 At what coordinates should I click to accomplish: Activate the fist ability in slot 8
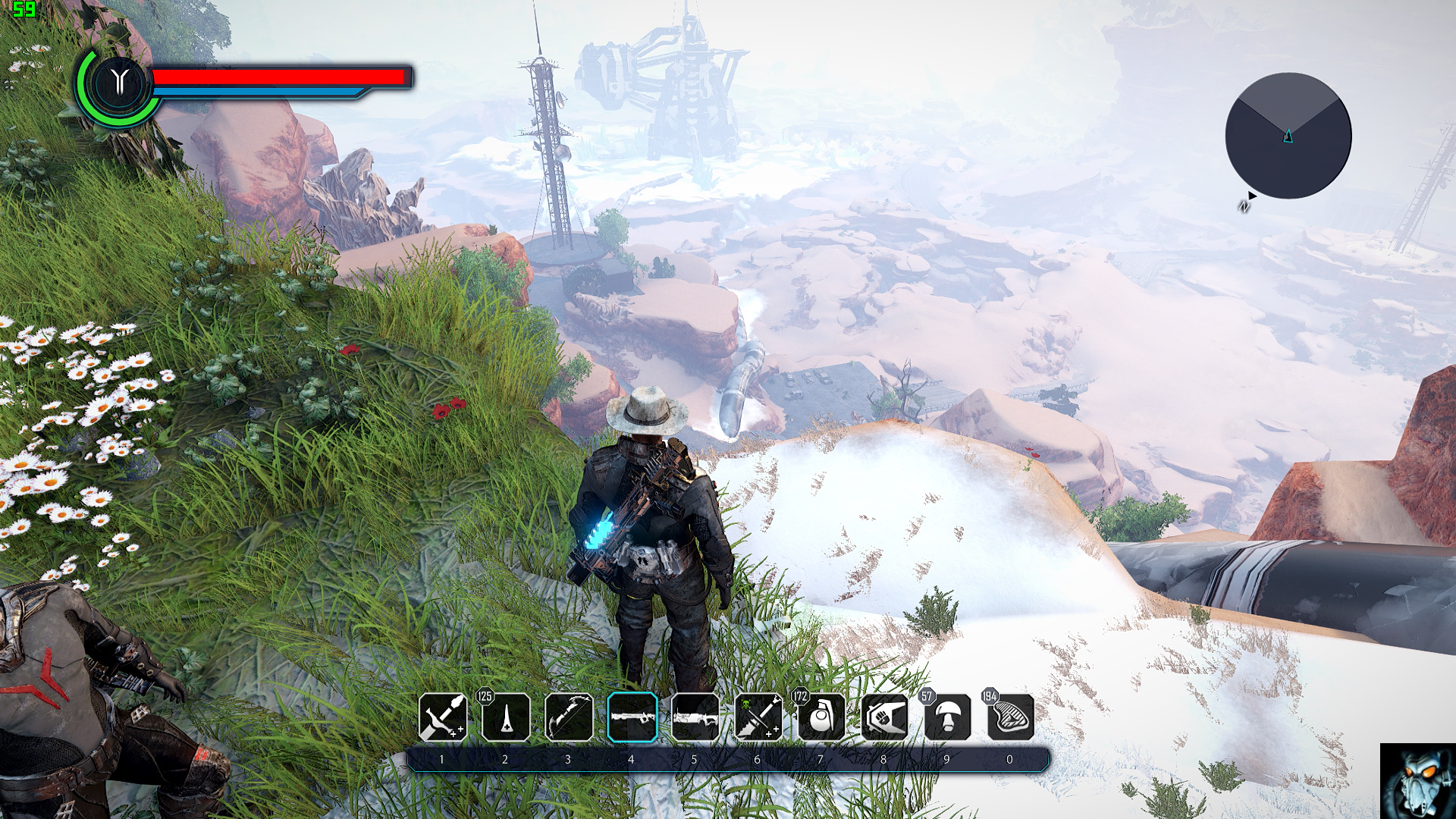click(884, 717)
